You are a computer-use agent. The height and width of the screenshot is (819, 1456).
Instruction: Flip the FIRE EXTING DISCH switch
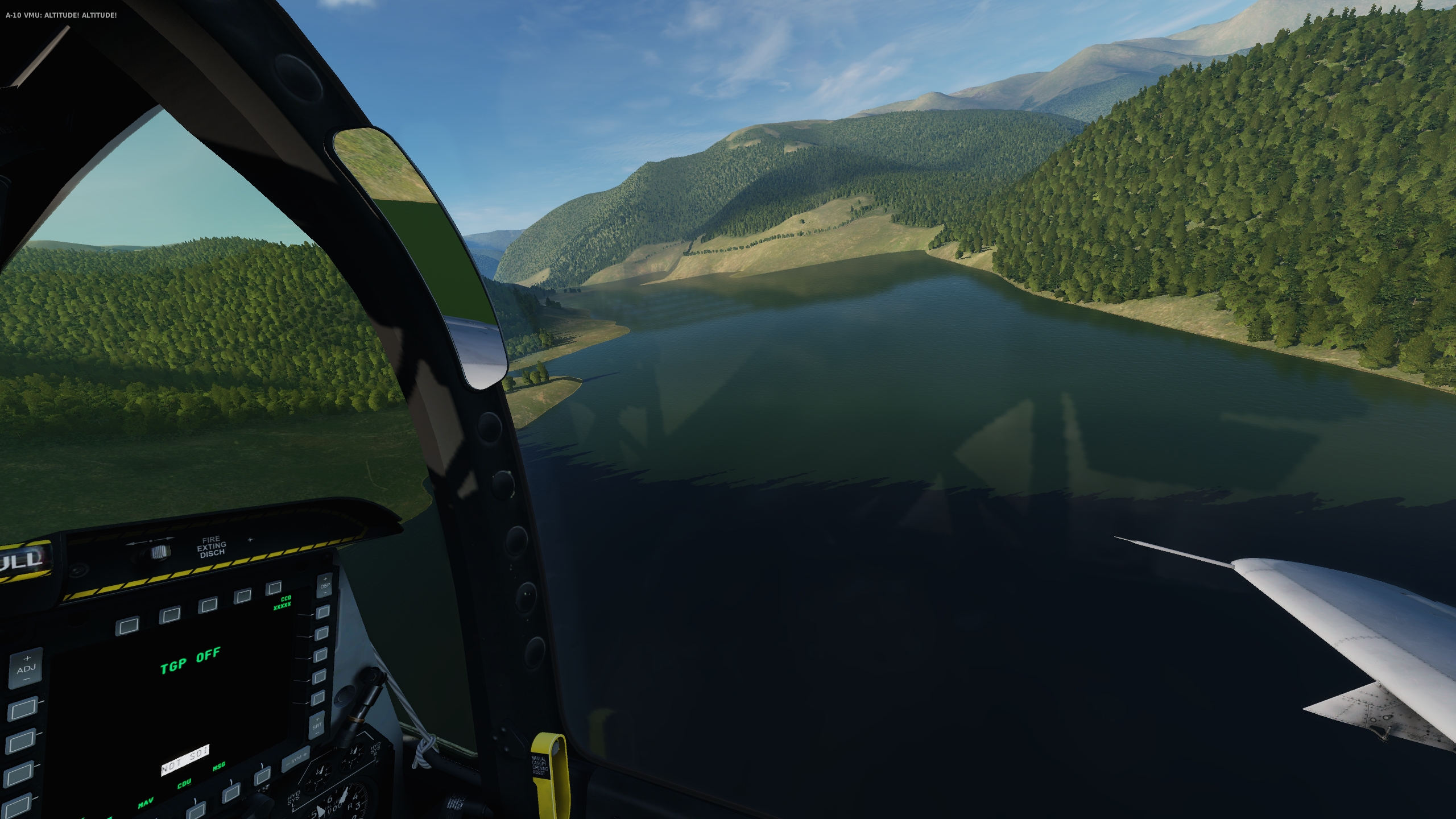[x=159, y=551]
